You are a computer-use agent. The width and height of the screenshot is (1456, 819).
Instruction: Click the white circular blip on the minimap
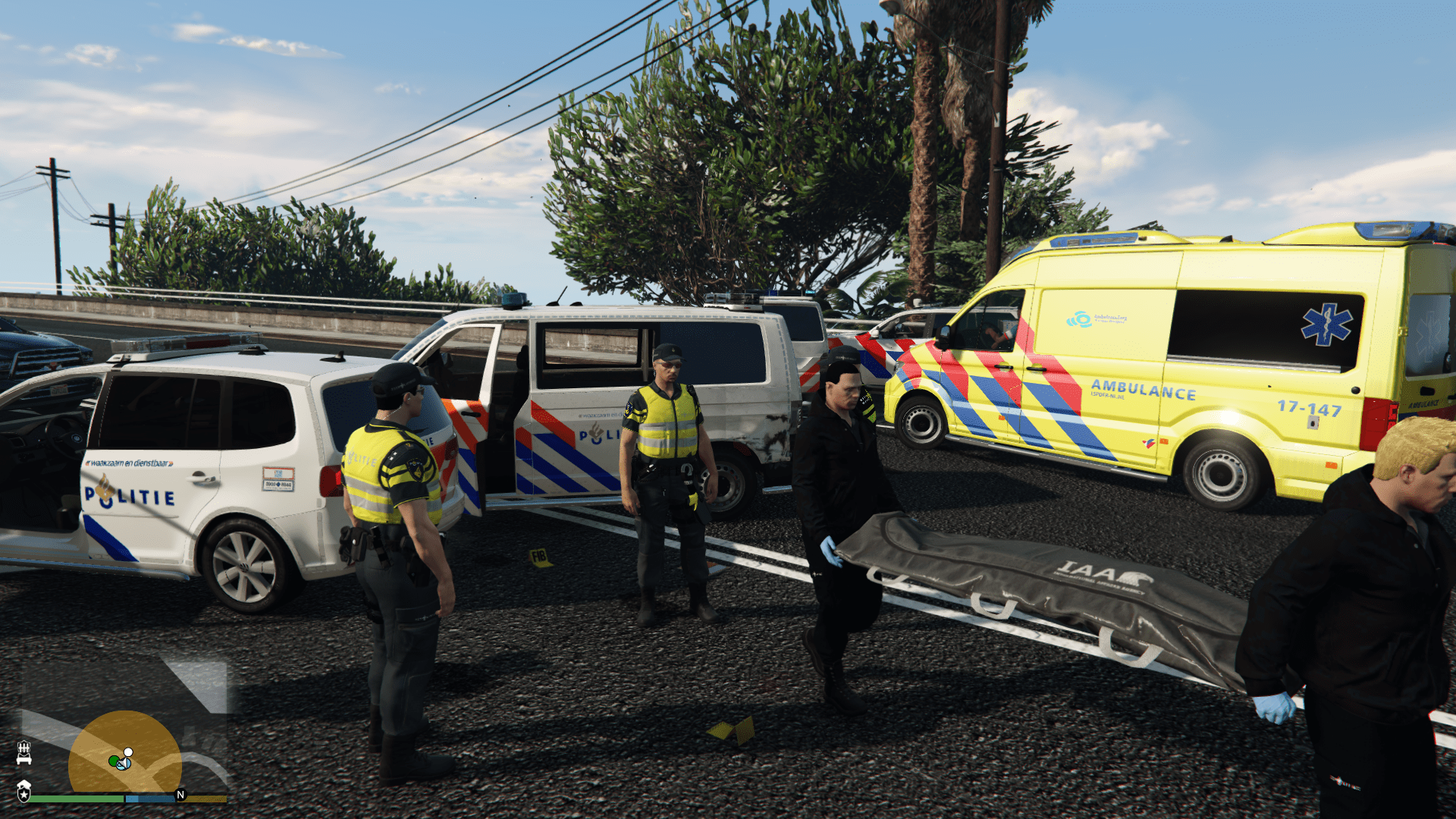128,752
